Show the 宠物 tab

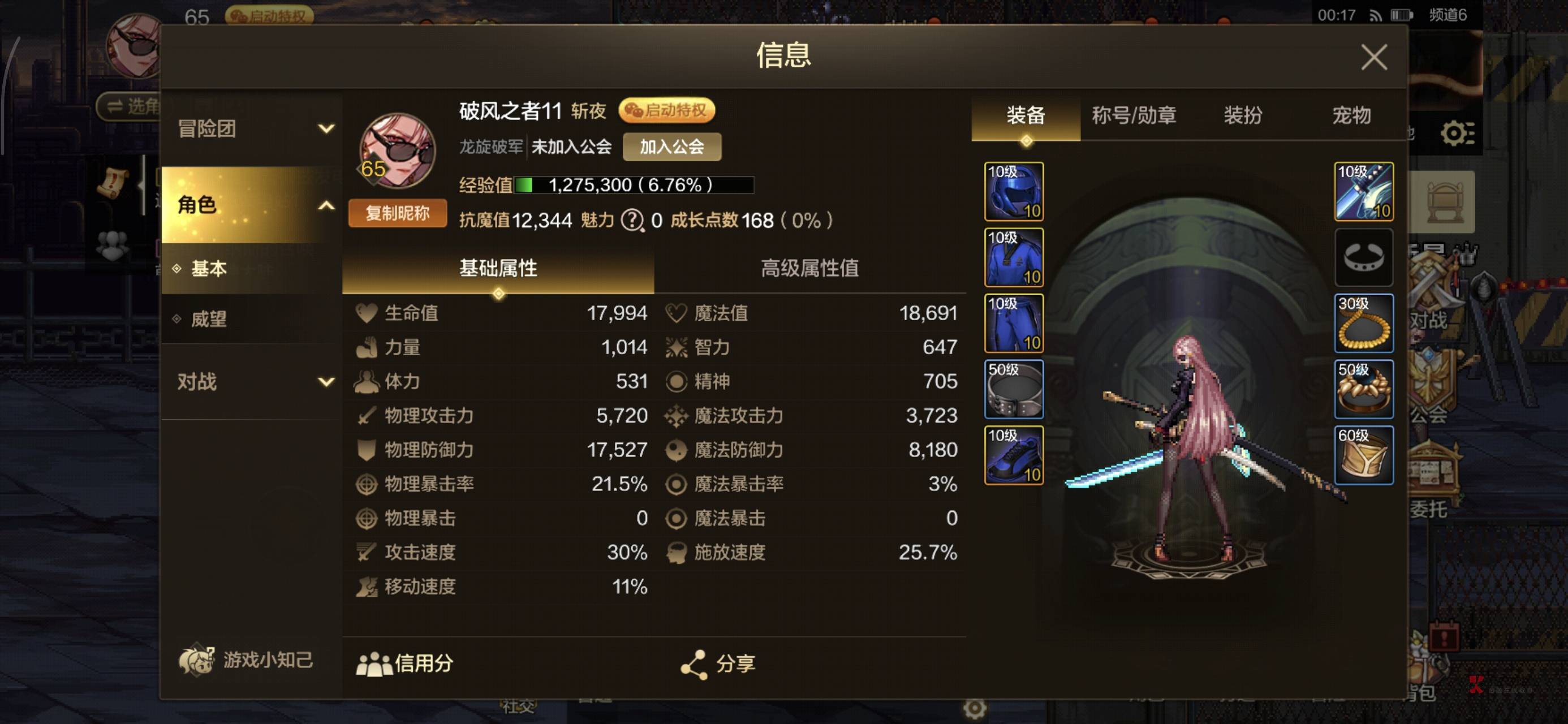1351,115
